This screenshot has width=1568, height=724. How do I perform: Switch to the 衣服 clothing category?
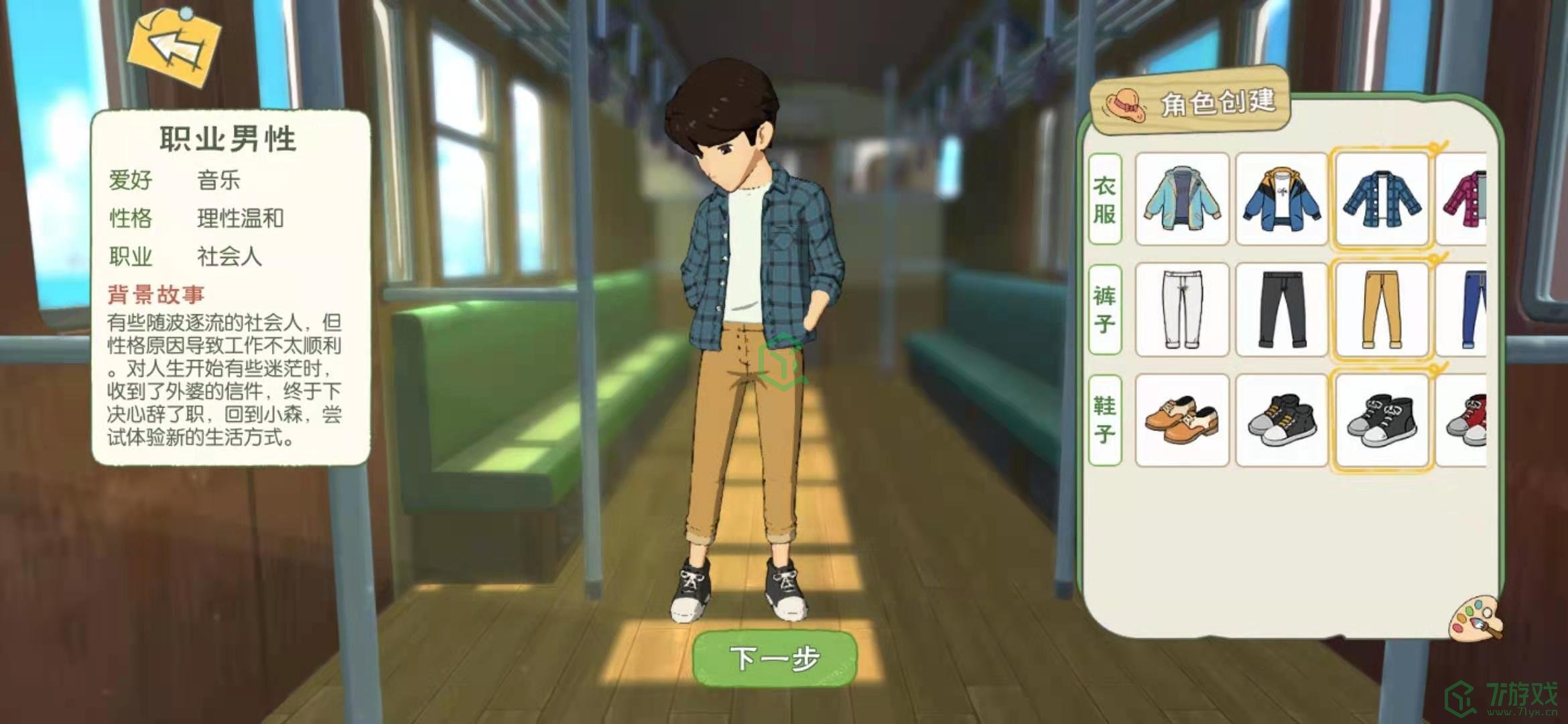click(1105, 199)
